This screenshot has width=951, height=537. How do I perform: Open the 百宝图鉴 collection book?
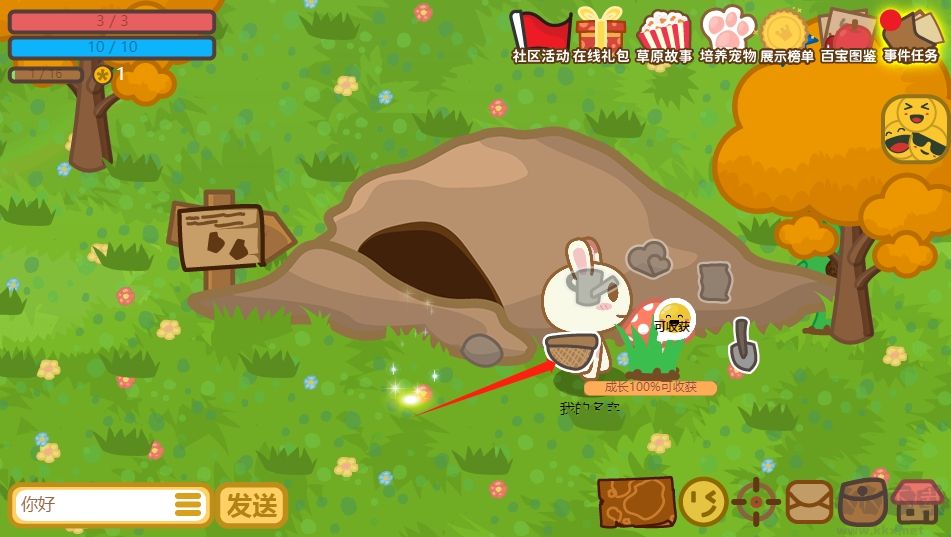tap(848, 34)
